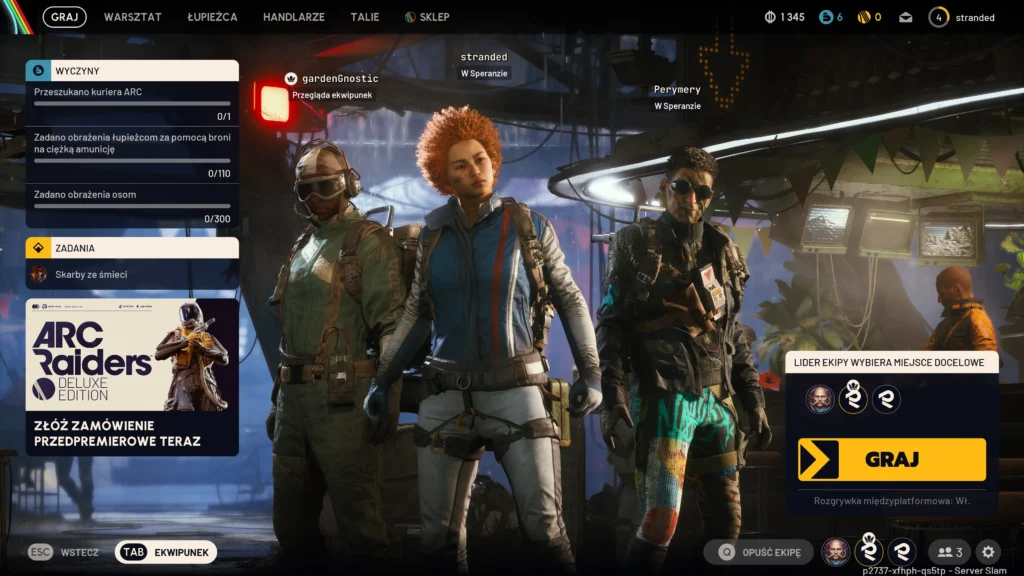Screen dimensions: 1024x576
Task: Open the mail envelope icon
Action: [x=906, y=17]
